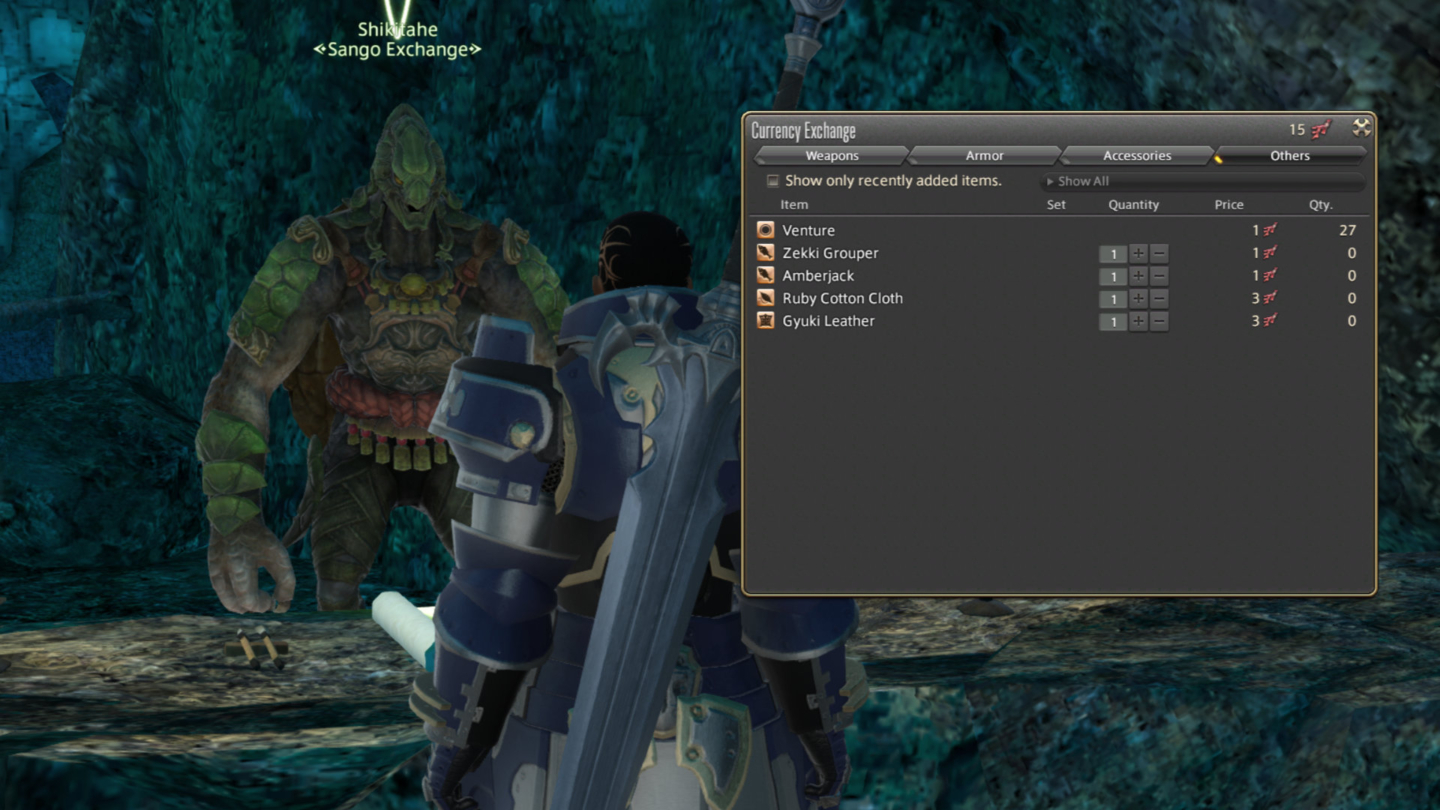1440x810 pixels.
Task: Click the Ruby Cotton Cloth quantity input field
Action: [x=1113, y=300]
